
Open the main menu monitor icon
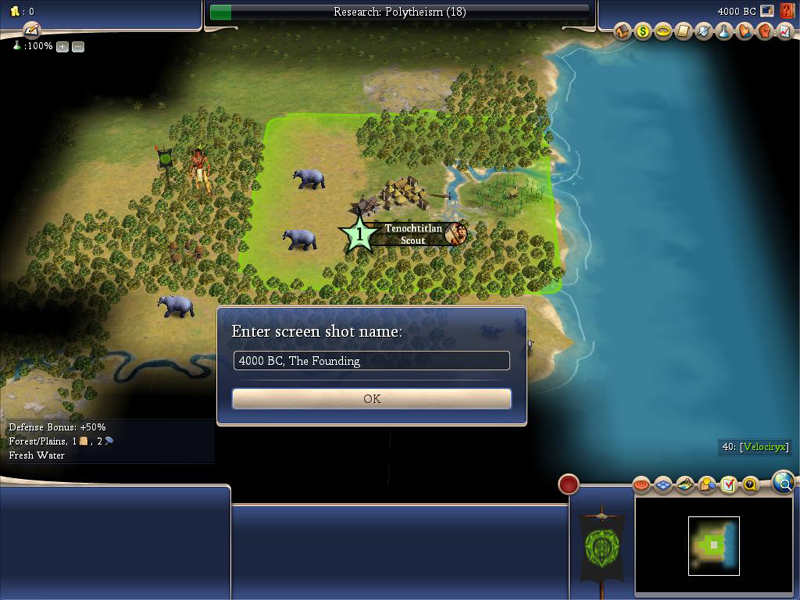pos(767,11)
